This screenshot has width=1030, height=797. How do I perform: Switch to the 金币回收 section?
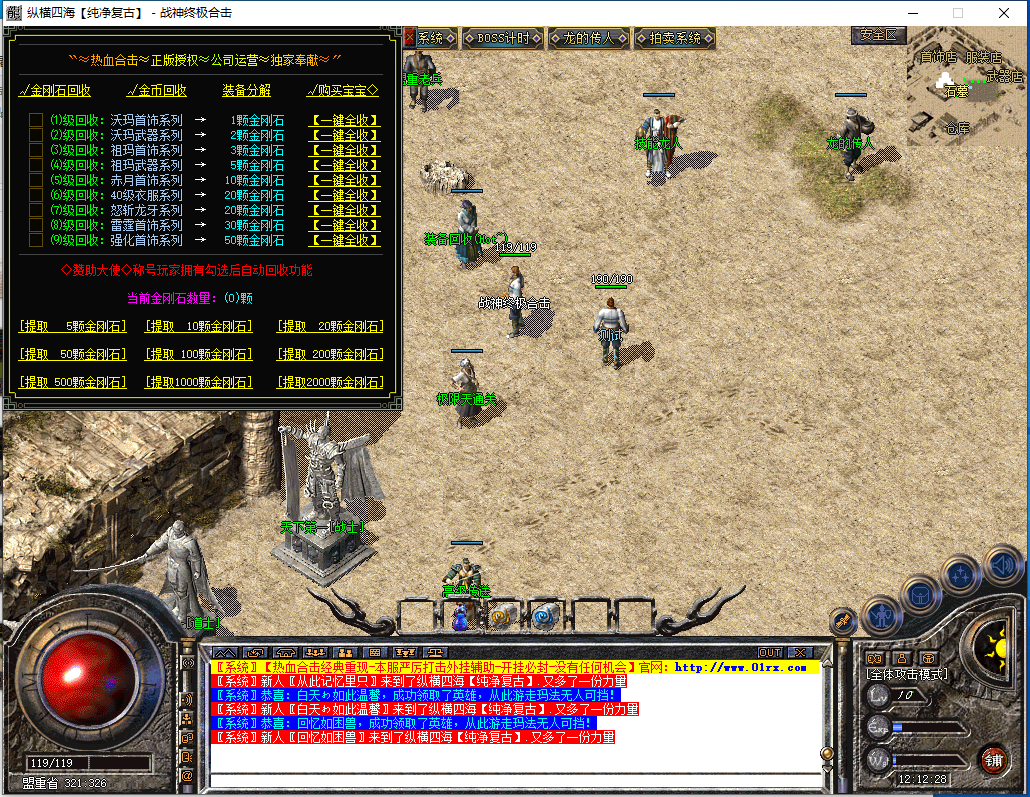pyautogui.click(x=156, y=90)
